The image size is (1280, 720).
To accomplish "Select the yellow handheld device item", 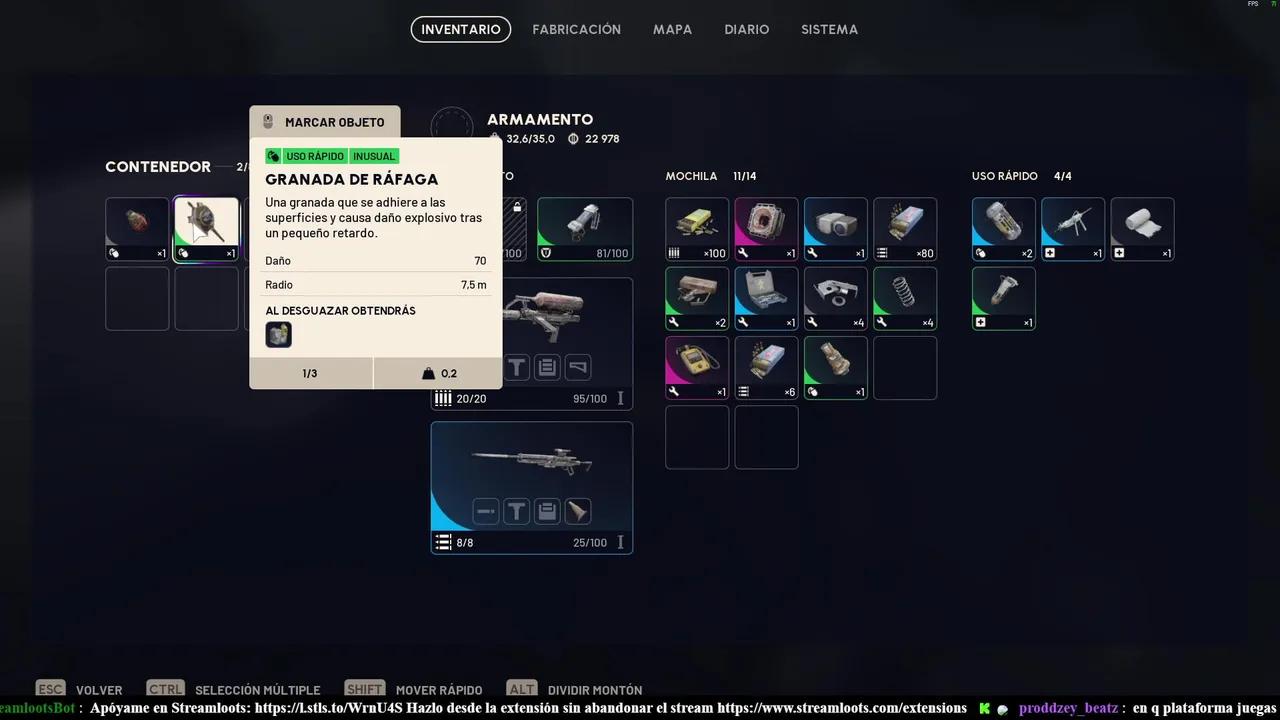I will 697,367.
